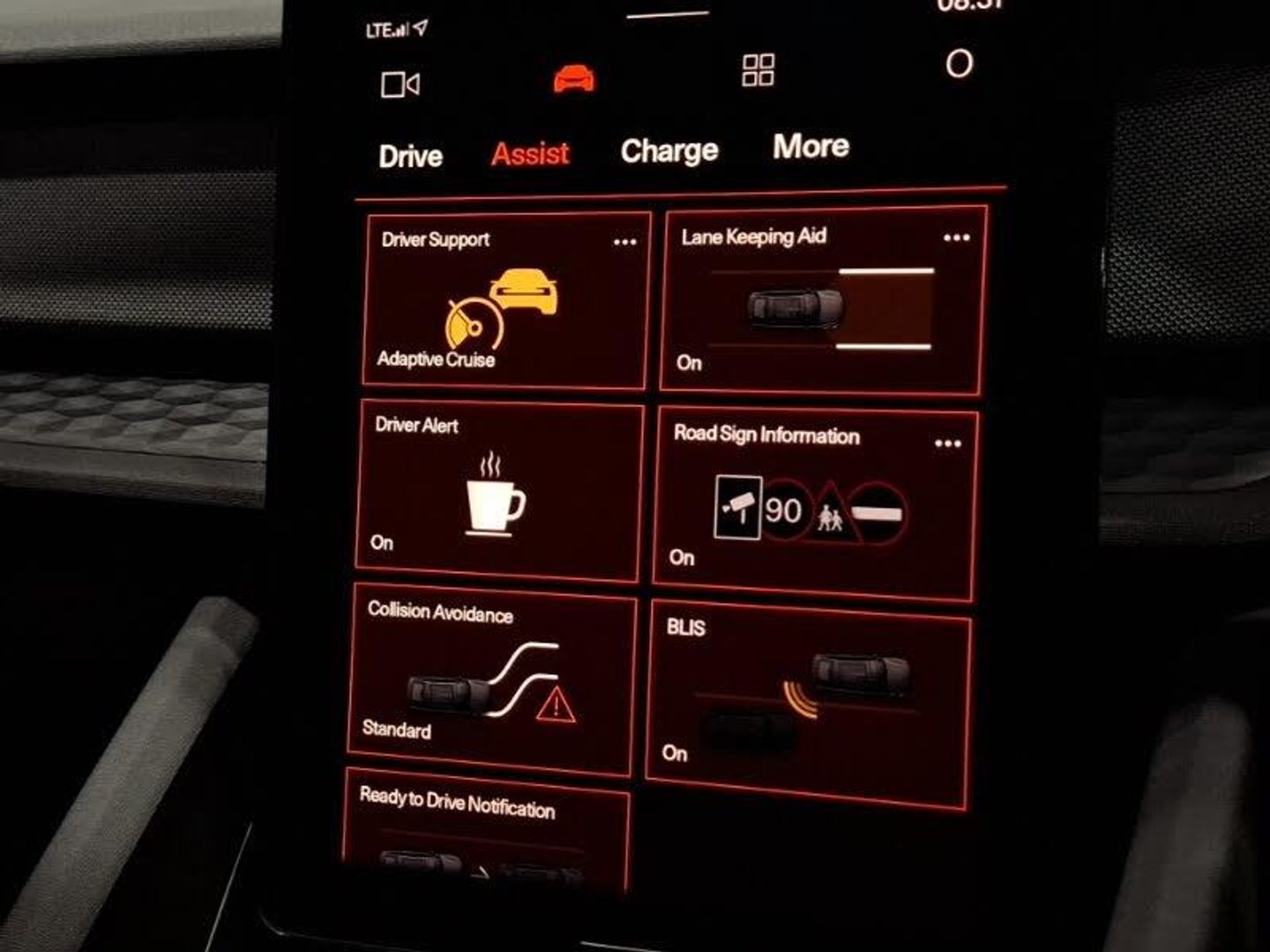
Task: Open Driver Support options dots
Action: 624,242
